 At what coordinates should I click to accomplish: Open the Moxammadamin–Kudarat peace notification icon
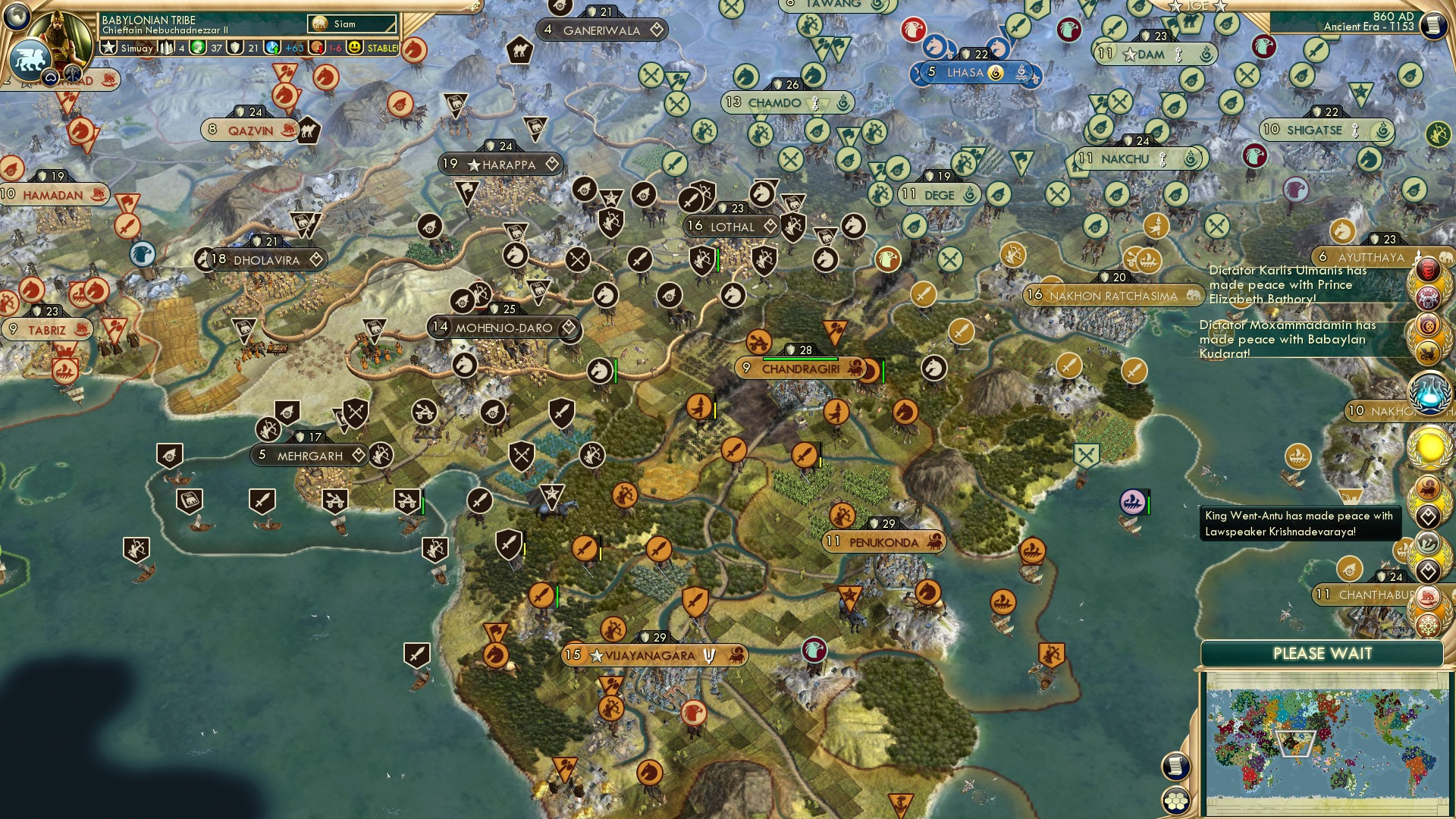pos(1429,326)
